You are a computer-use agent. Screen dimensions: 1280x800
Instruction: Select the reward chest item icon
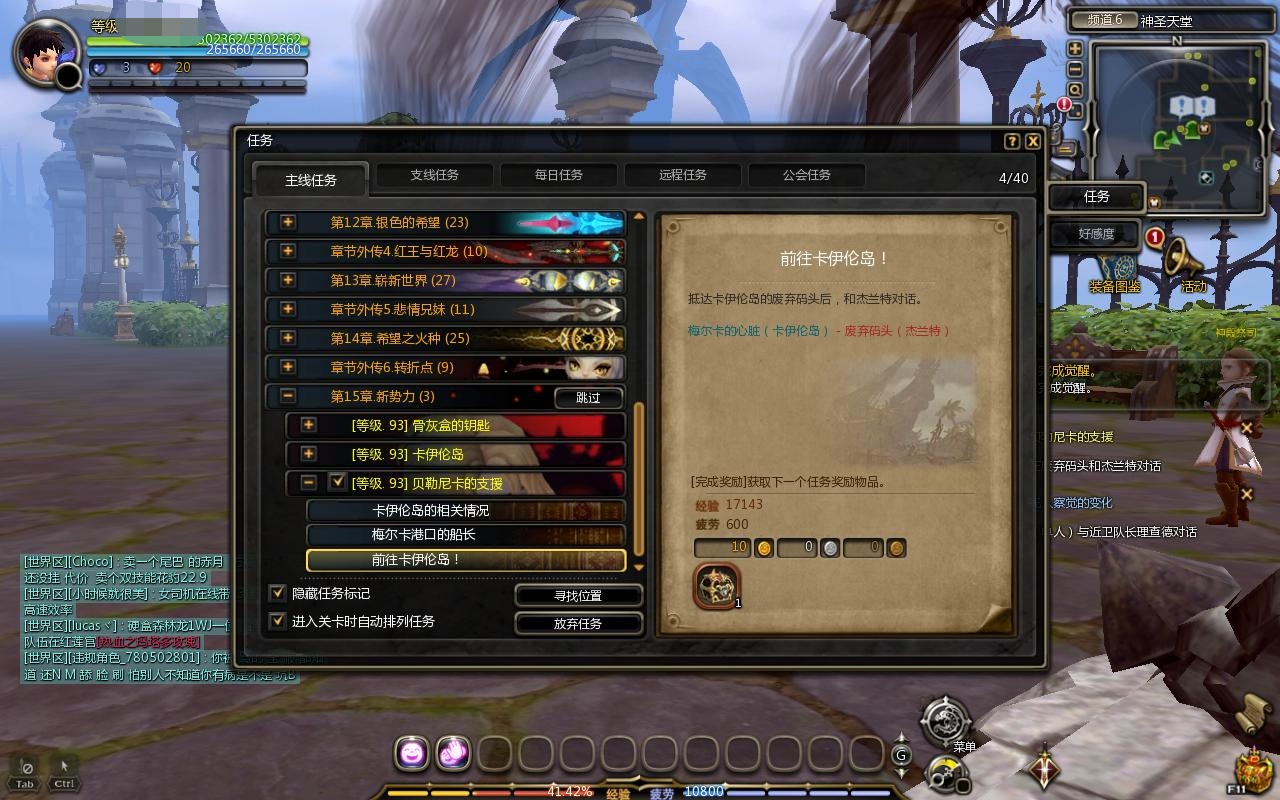click(x=716, y=585)
